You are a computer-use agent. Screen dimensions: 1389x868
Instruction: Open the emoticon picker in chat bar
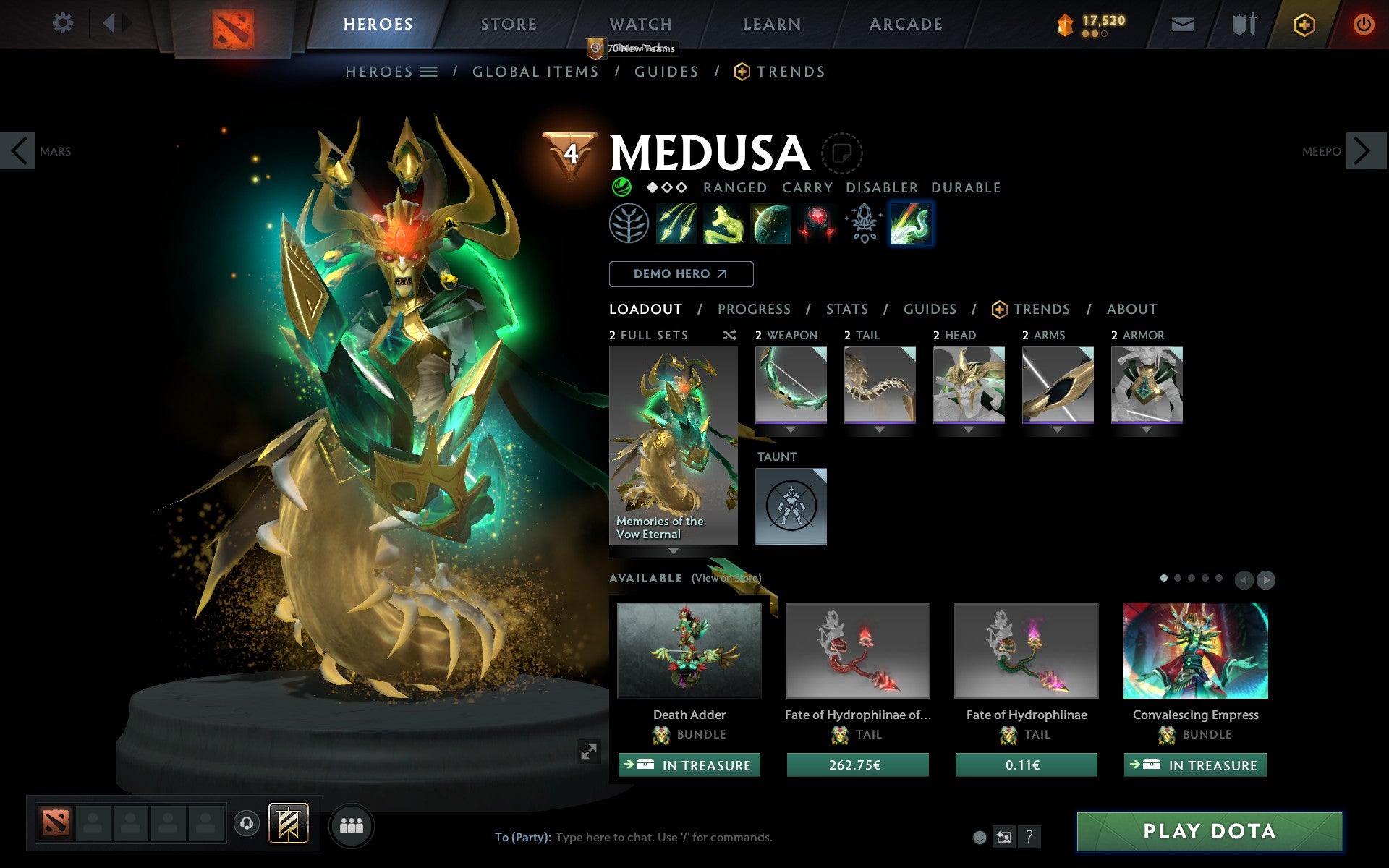coord(981,837)
